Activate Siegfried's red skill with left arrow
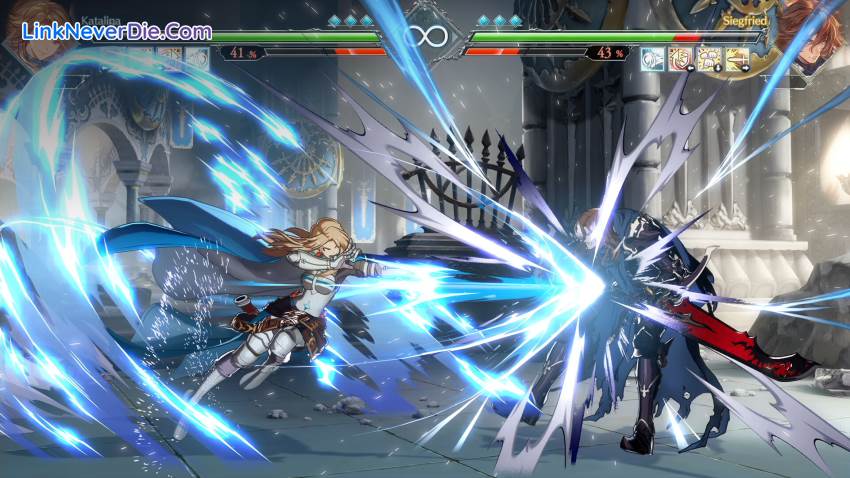This screenshot has height=478, width=850. pos(680,58)
